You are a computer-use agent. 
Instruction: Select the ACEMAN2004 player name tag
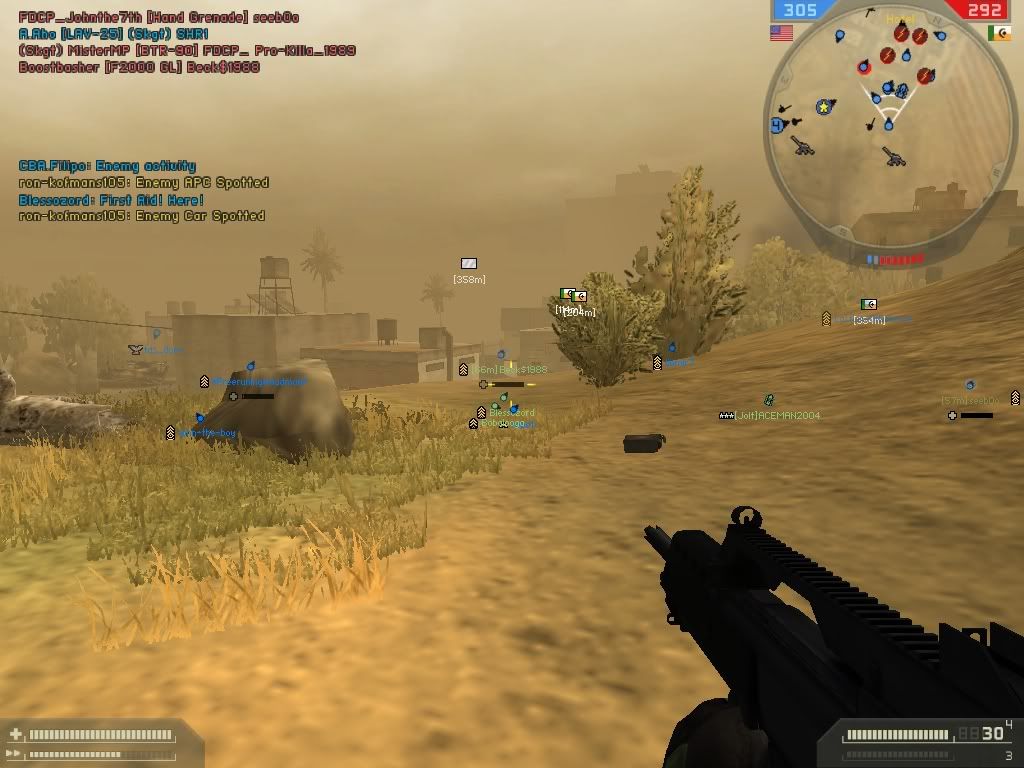click(776, 415)
